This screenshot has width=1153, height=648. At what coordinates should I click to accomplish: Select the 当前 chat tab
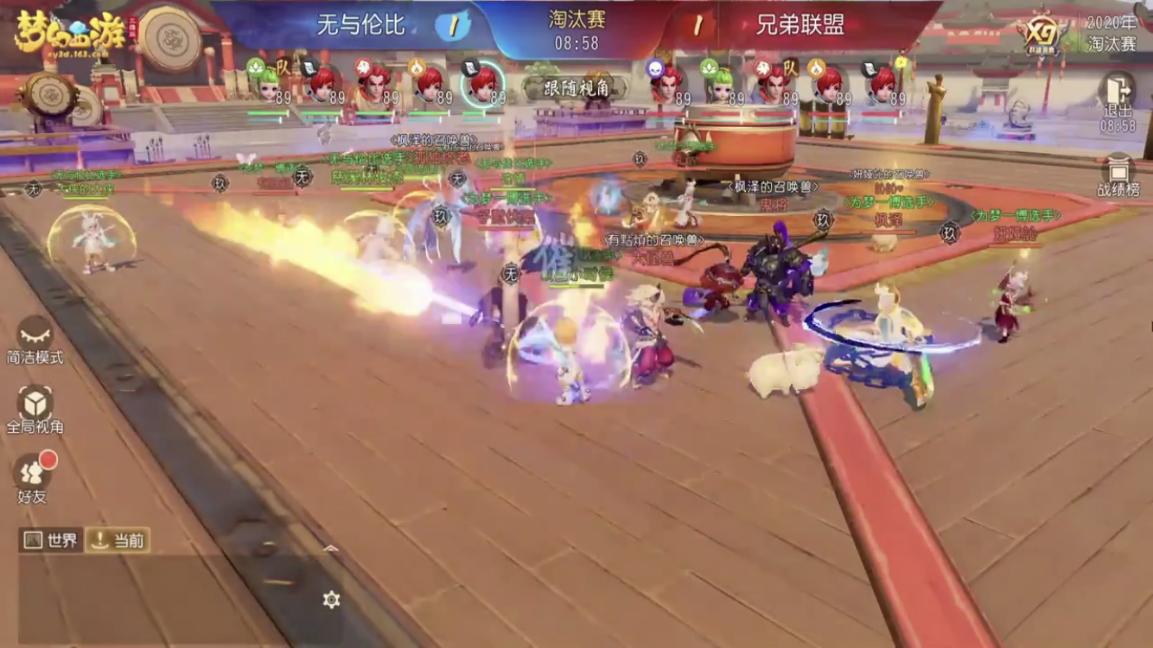coord(118,541)
